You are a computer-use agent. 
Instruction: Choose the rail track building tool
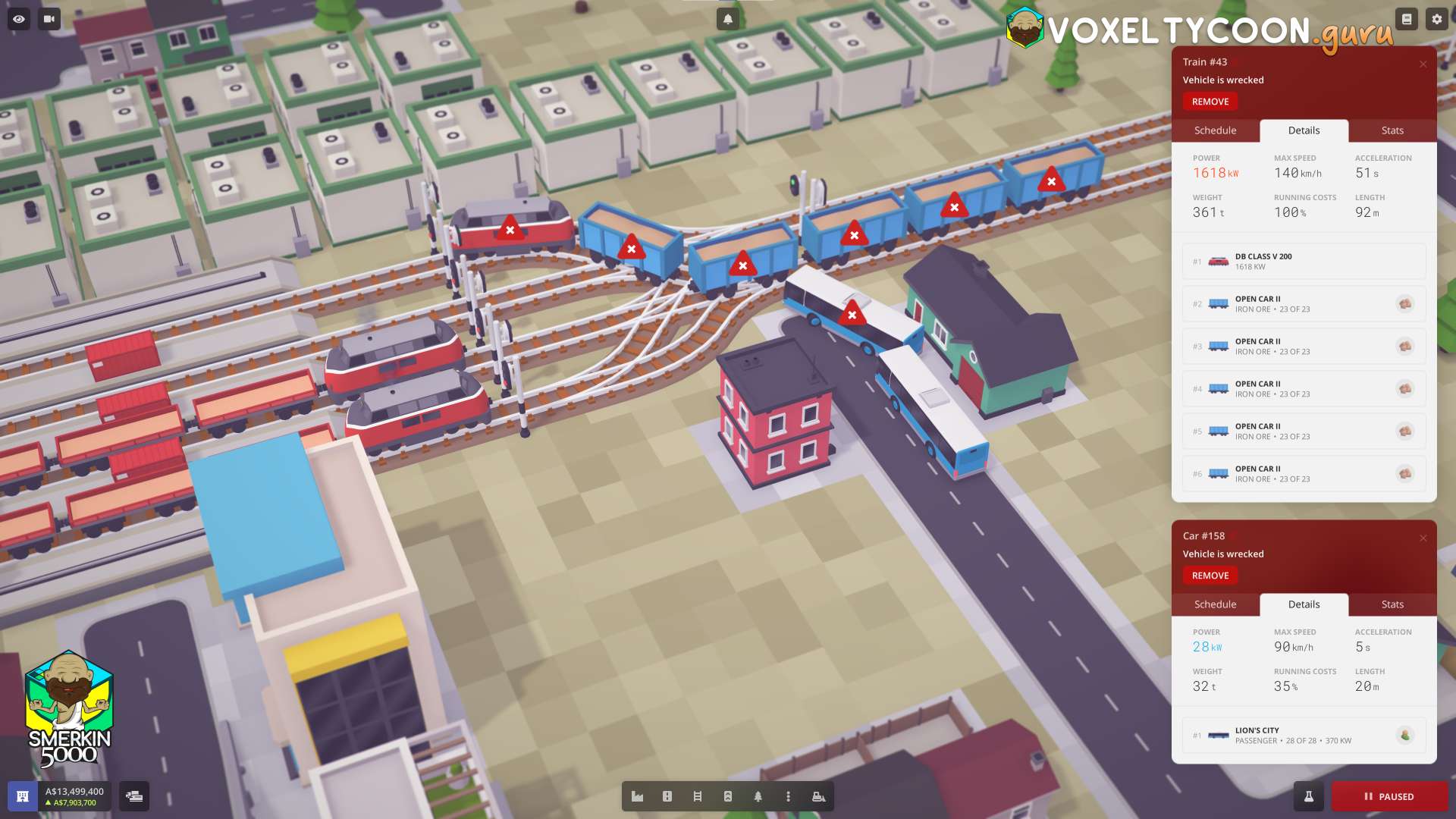coord(697,796)
